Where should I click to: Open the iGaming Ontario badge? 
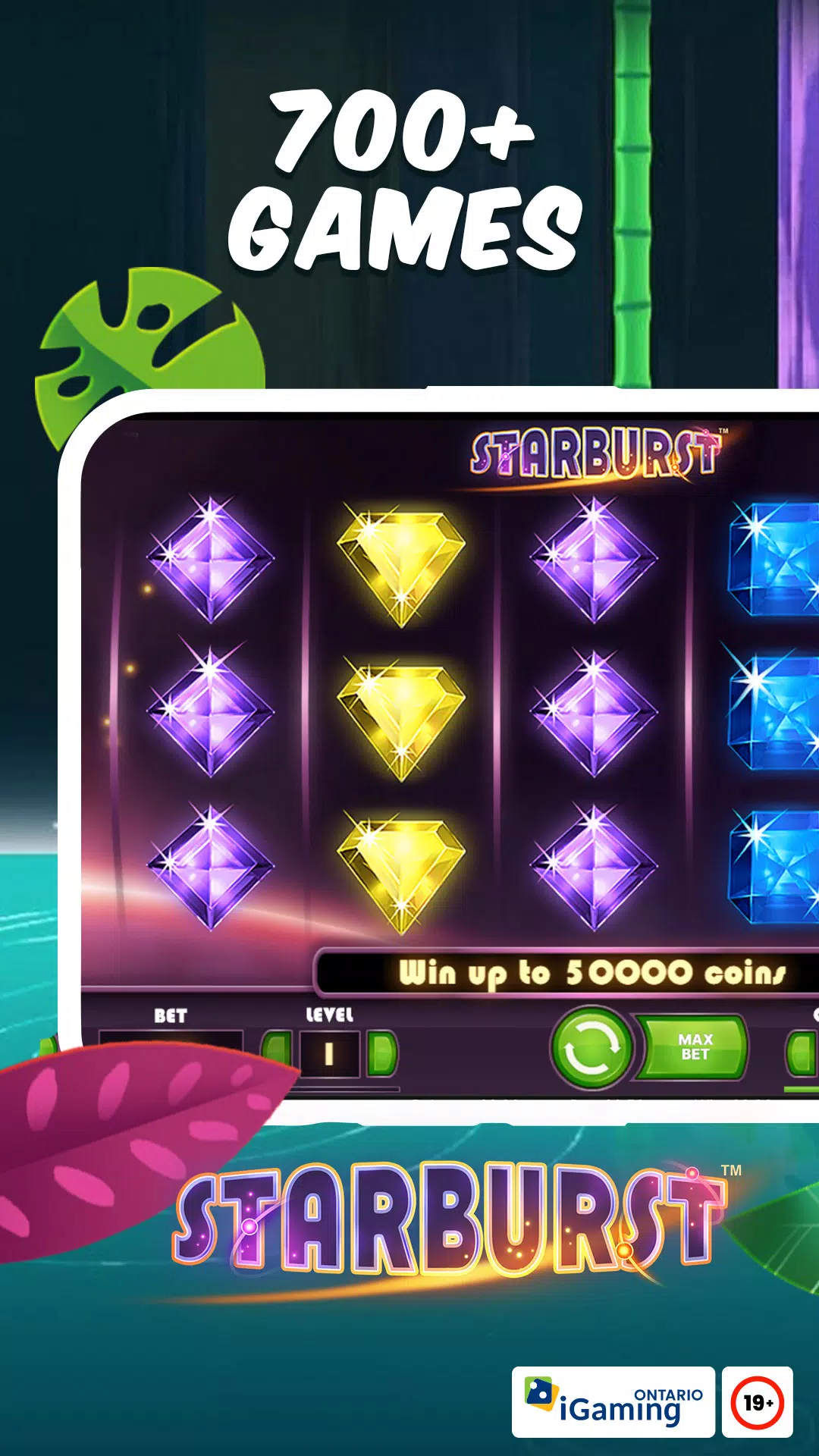(x=613, y=1402)
